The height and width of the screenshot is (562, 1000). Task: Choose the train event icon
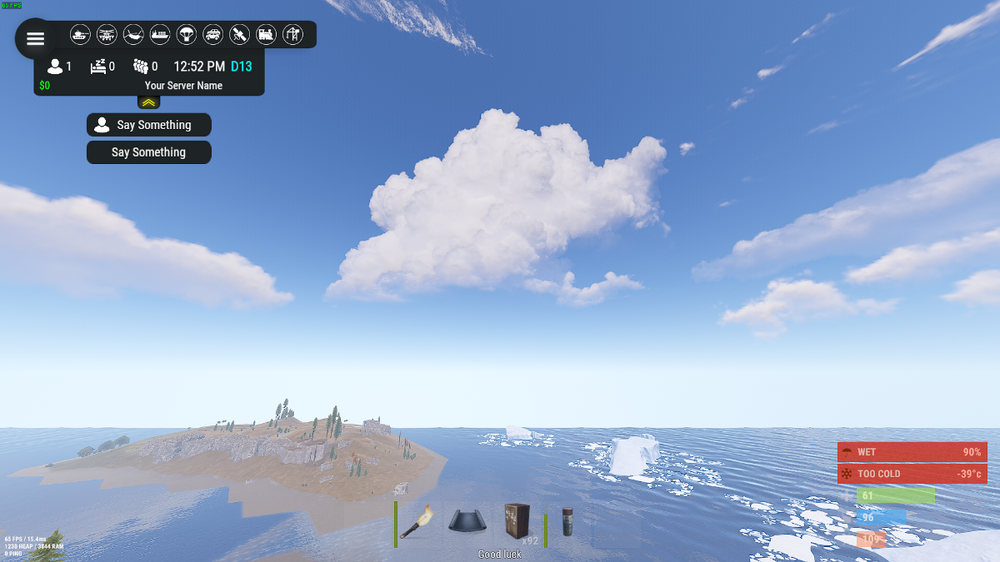[x=266, y=35]
